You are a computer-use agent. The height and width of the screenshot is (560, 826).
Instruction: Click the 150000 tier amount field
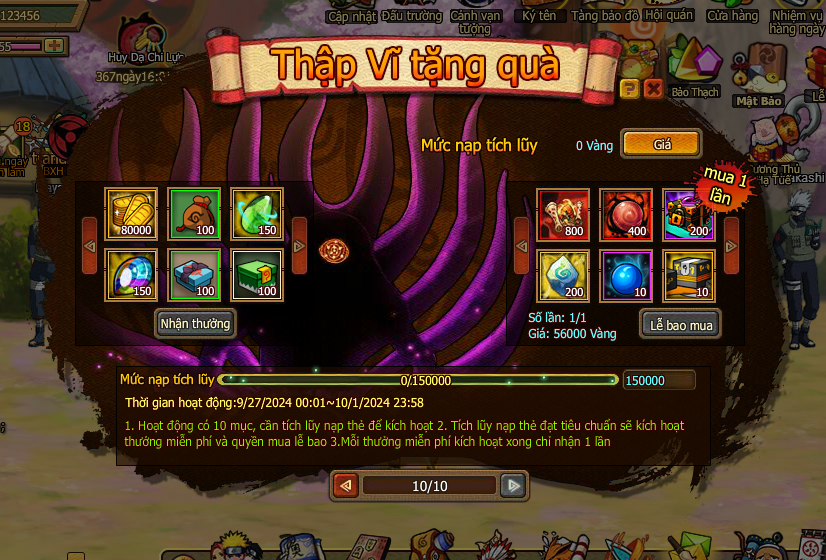(658, 380)
